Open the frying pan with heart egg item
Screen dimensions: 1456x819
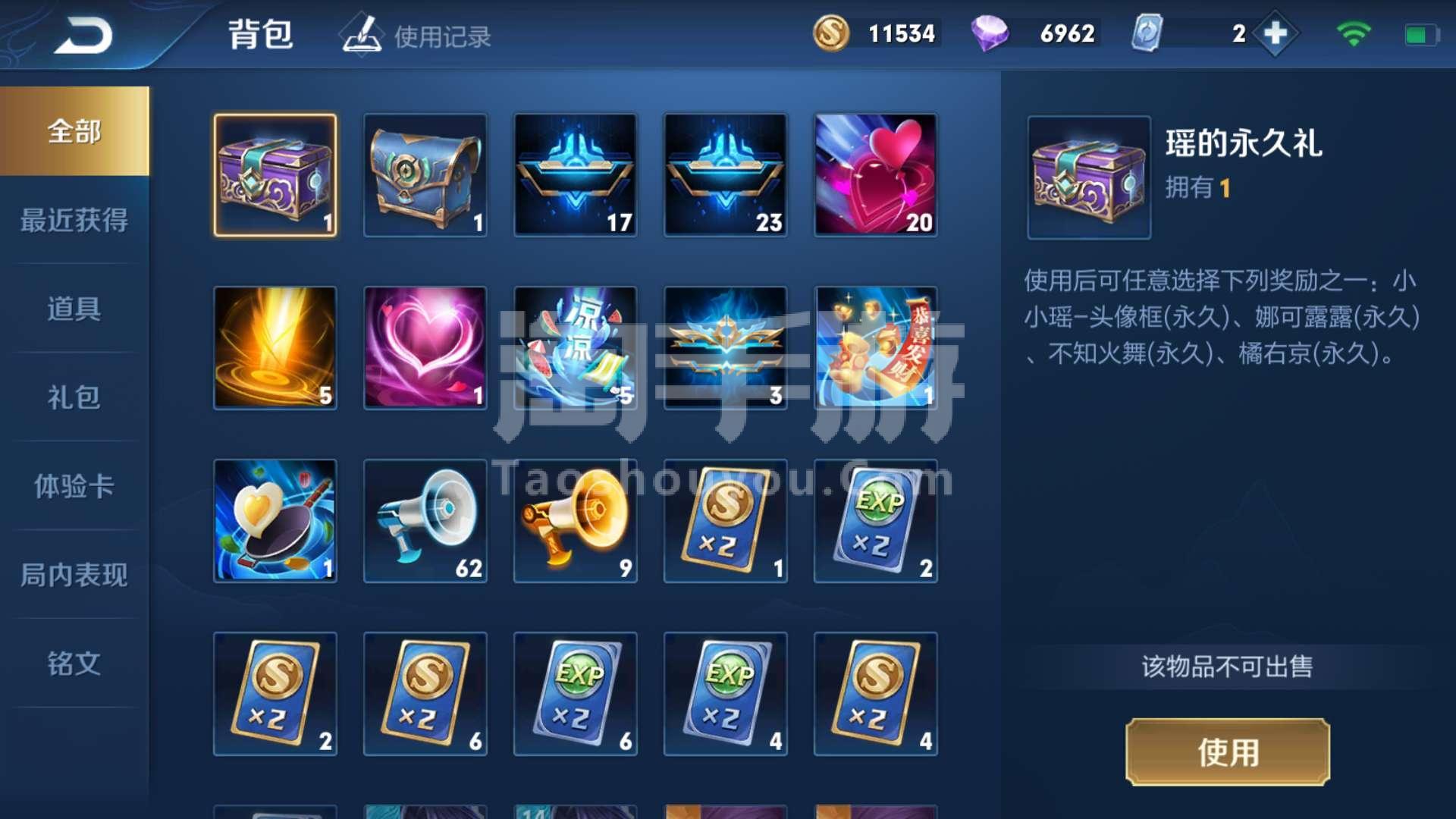275,520
